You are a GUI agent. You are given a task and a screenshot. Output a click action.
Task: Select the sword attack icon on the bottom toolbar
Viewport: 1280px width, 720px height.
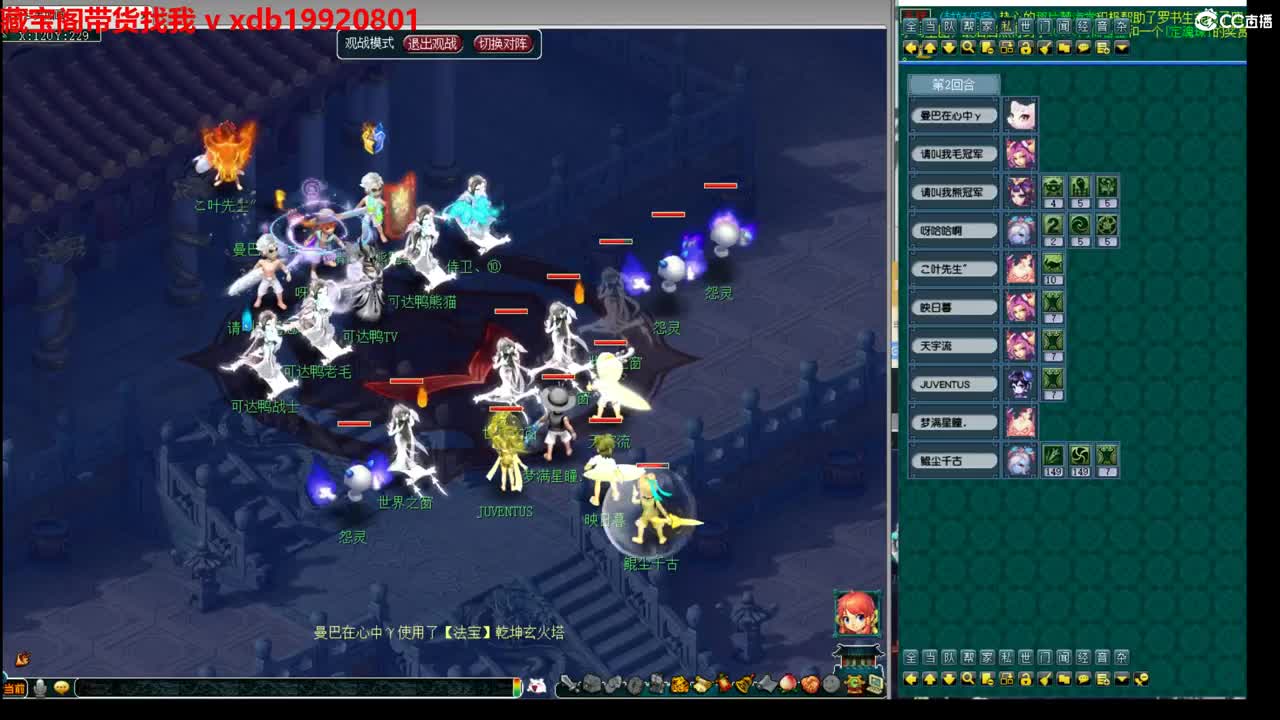[568, 683]
